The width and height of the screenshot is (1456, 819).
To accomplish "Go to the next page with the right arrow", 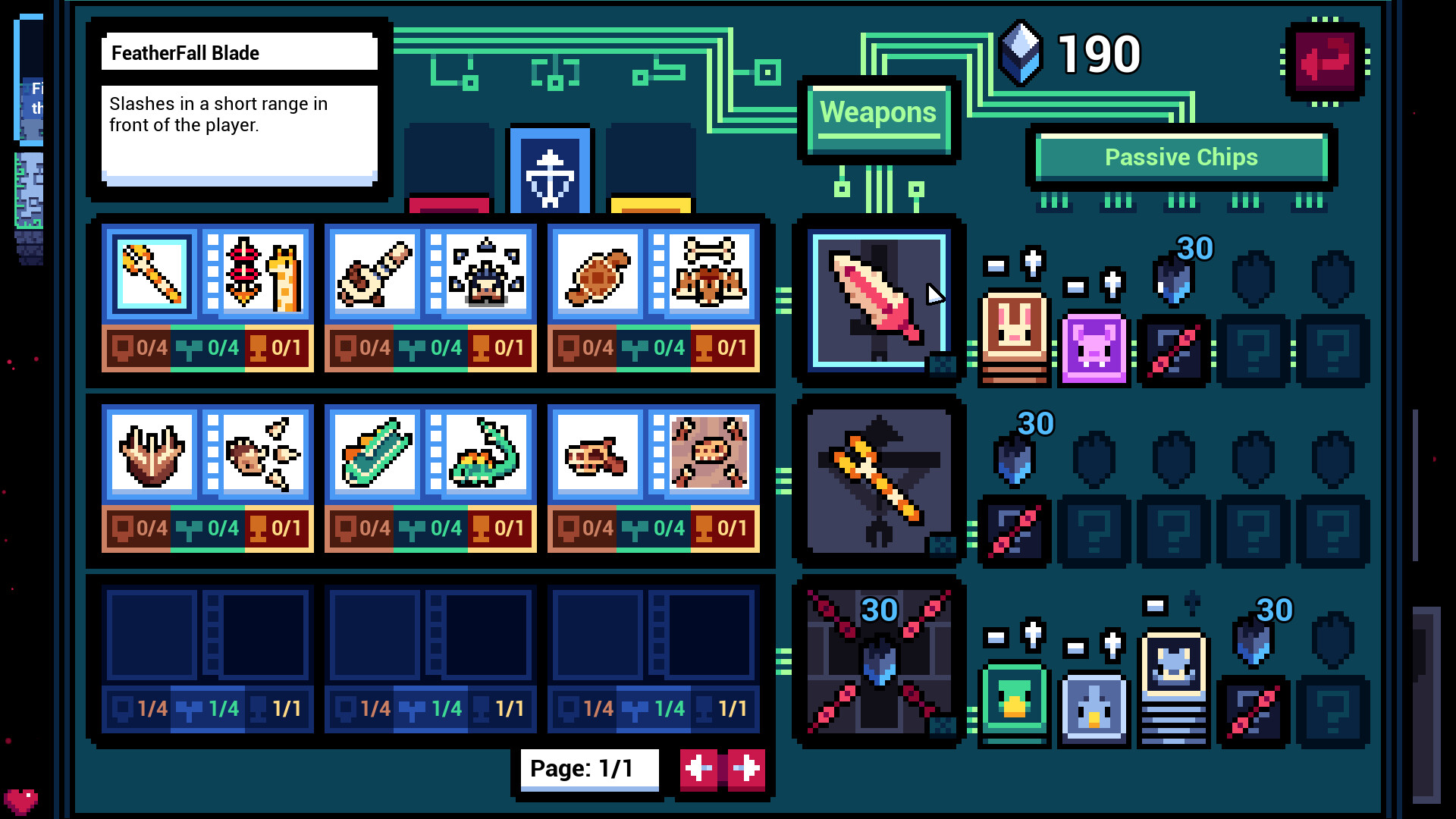I will [744, 770].
